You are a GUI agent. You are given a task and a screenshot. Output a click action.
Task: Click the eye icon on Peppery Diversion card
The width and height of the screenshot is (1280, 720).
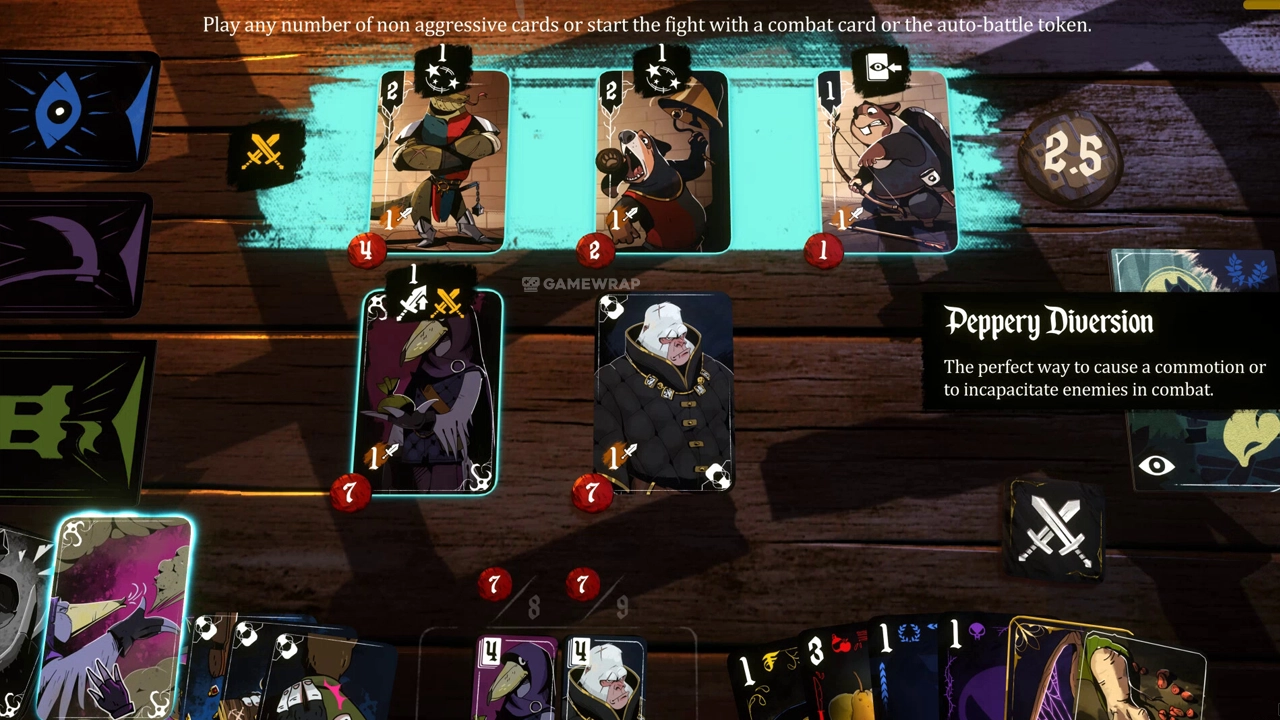(1156, 465)
